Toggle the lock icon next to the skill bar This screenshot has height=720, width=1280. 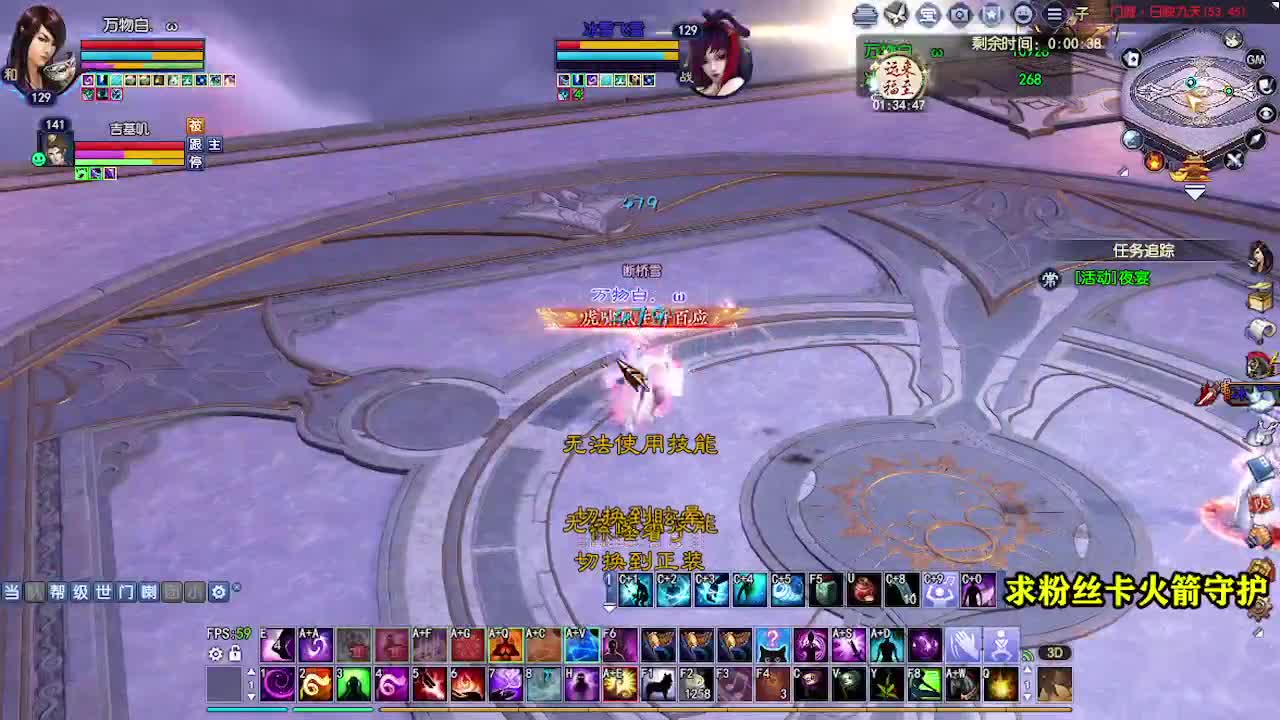coord(234,653)
